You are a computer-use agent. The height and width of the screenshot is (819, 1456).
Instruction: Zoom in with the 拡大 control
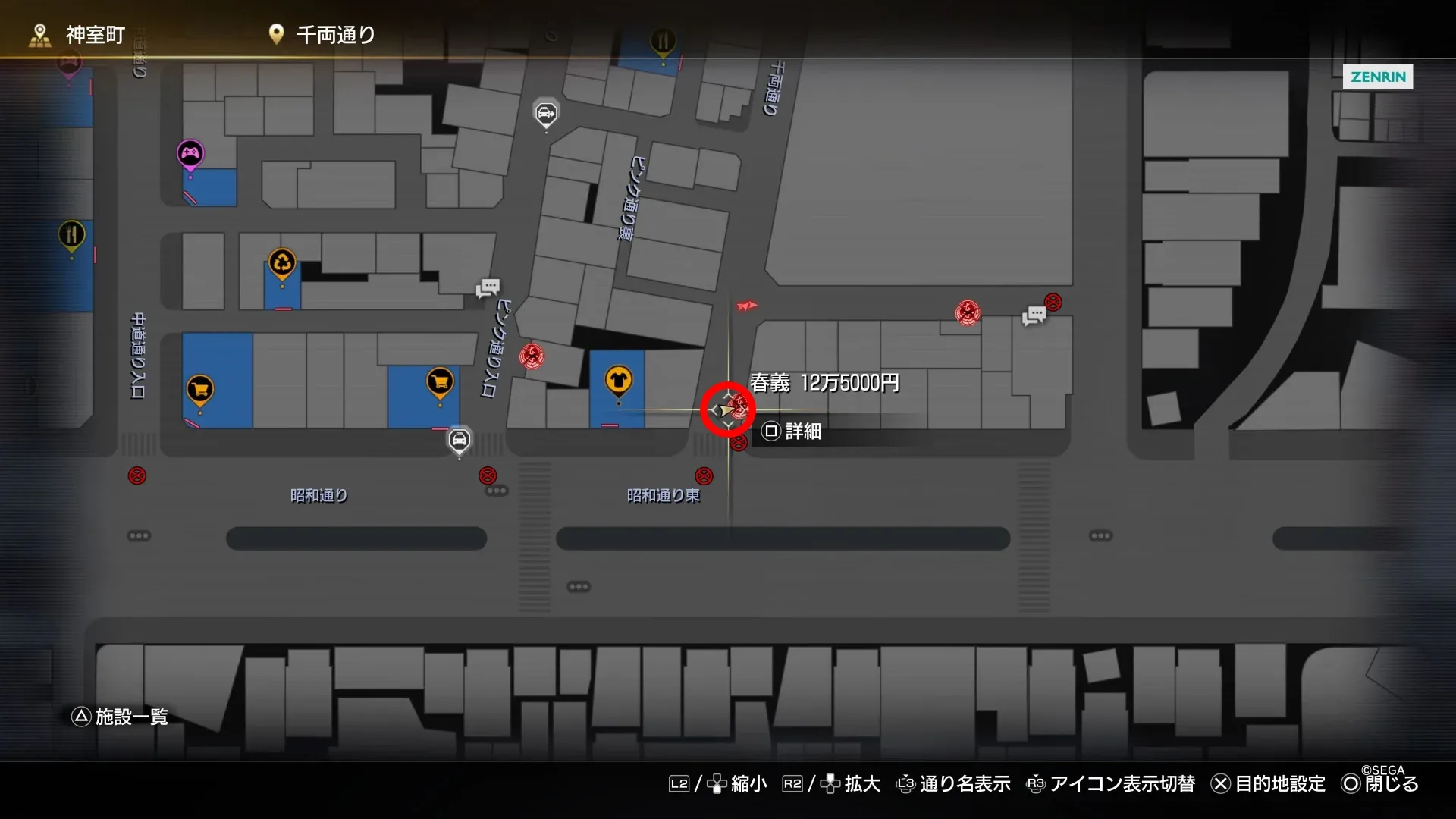pyautogui.click(x=861, y=784)
